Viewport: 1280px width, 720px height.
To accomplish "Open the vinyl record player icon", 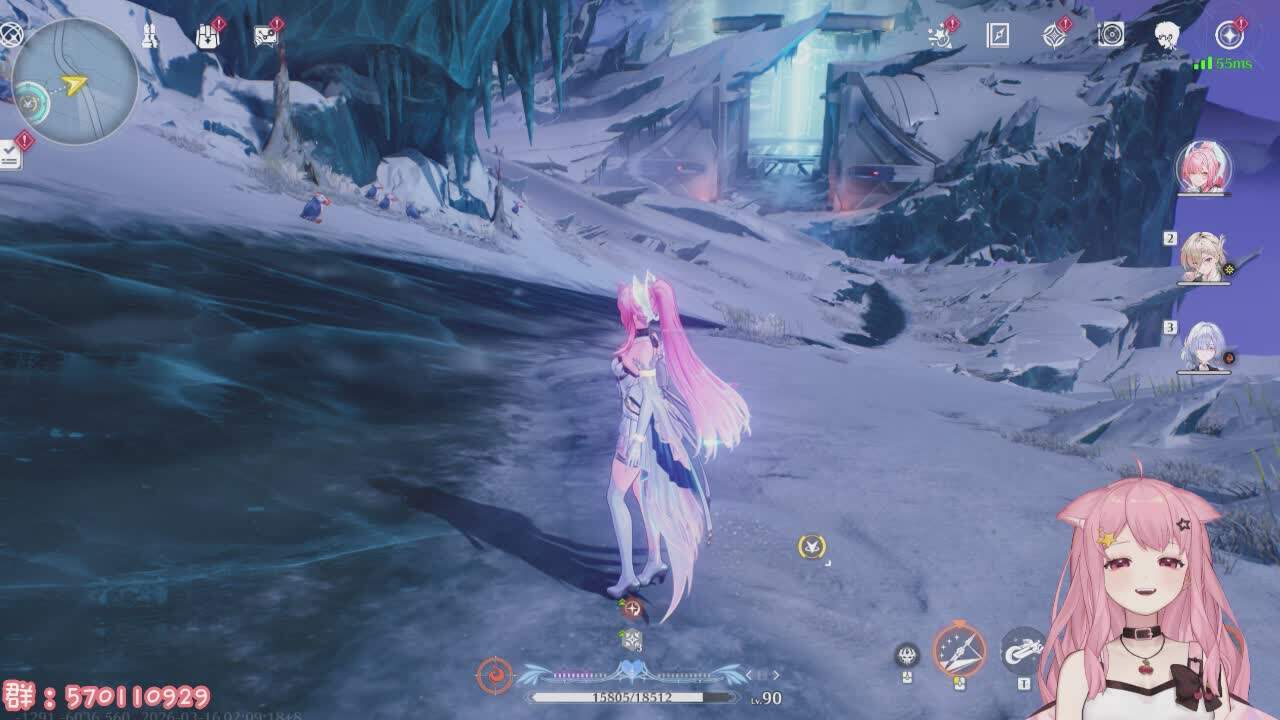I will (1111, 36).
